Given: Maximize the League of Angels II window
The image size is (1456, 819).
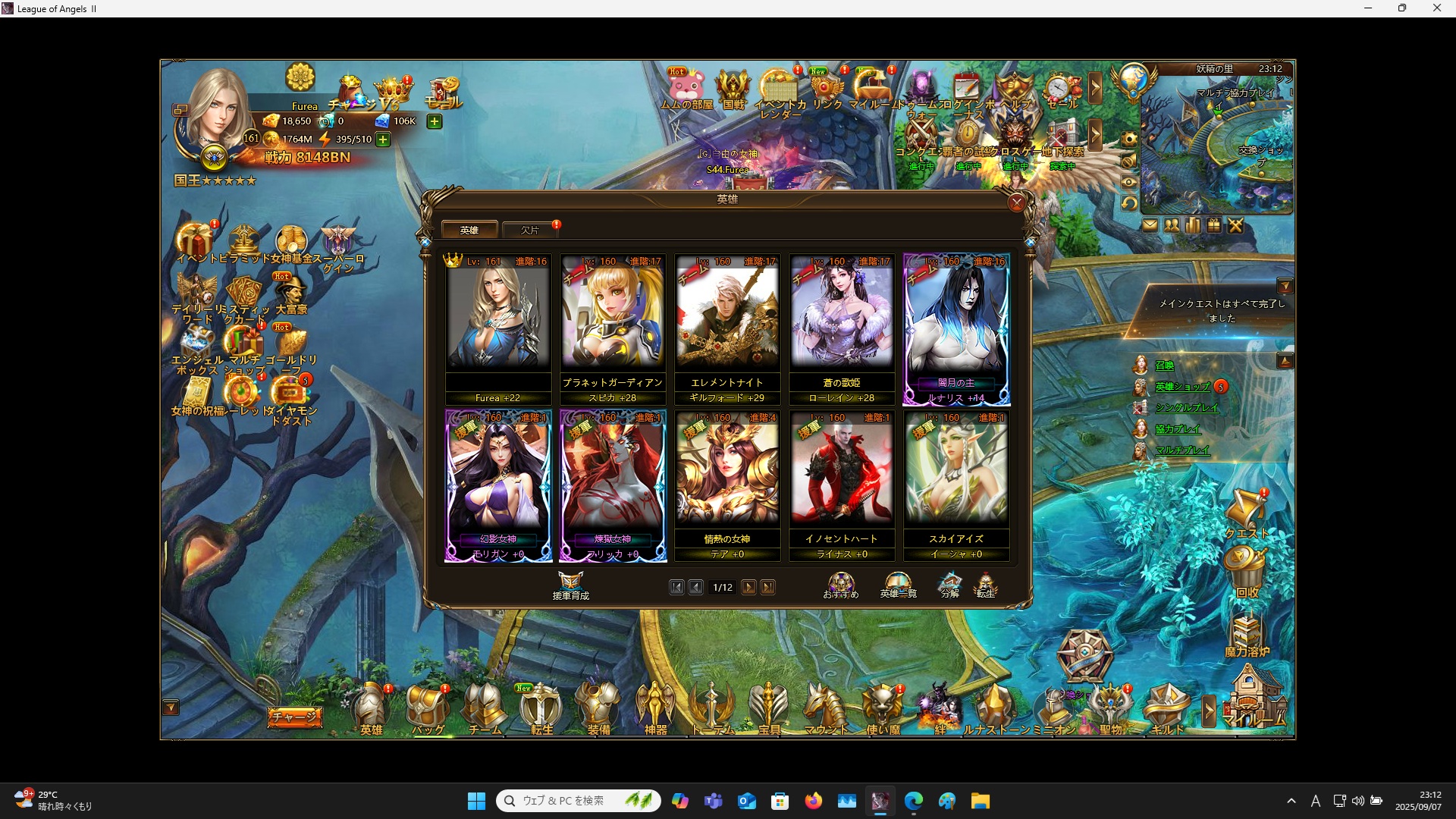Looking at the screenshot, I should (1402, 8).
